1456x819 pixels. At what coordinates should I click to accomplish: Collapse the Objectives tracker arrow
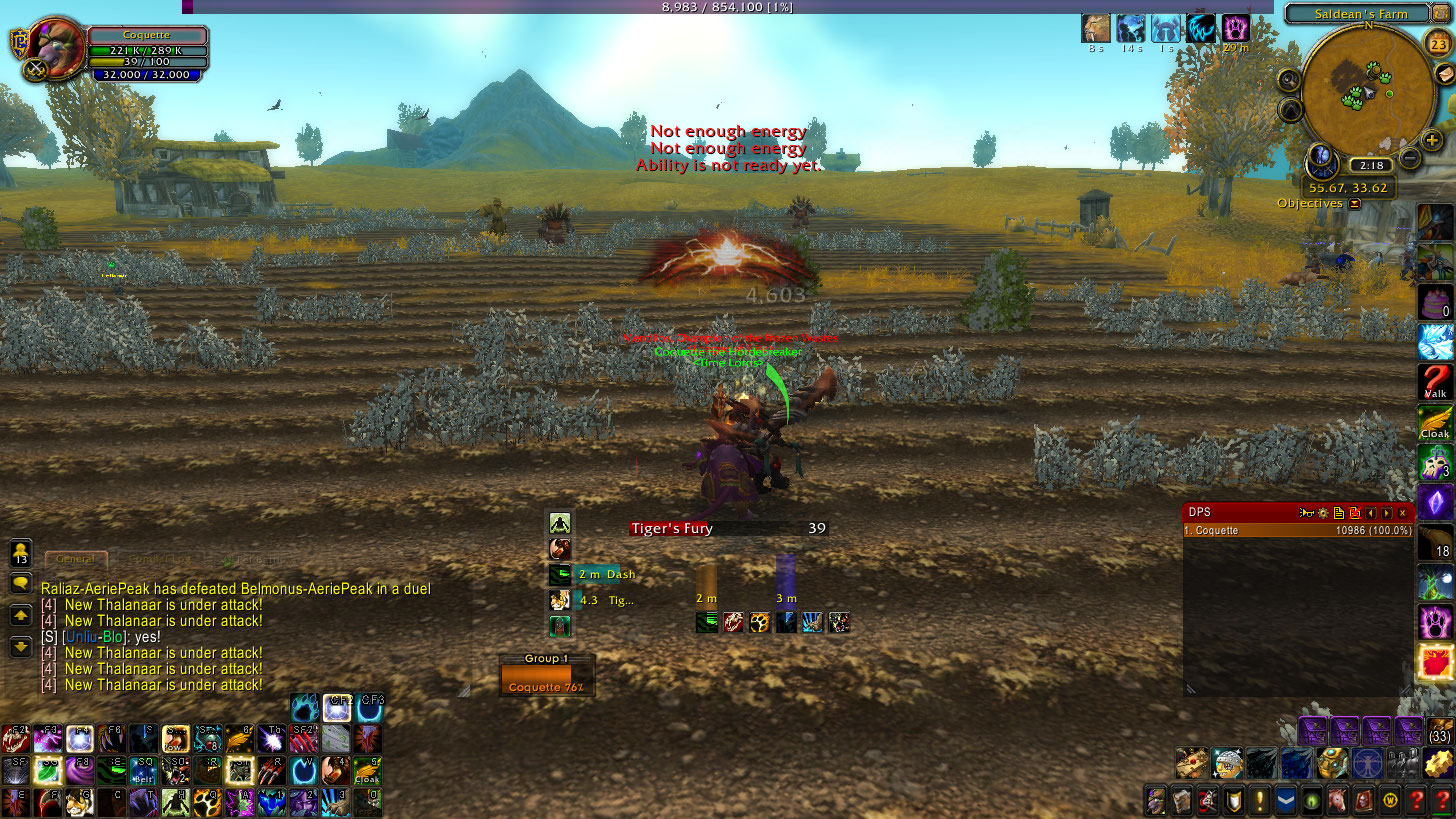pos(1355,204)
